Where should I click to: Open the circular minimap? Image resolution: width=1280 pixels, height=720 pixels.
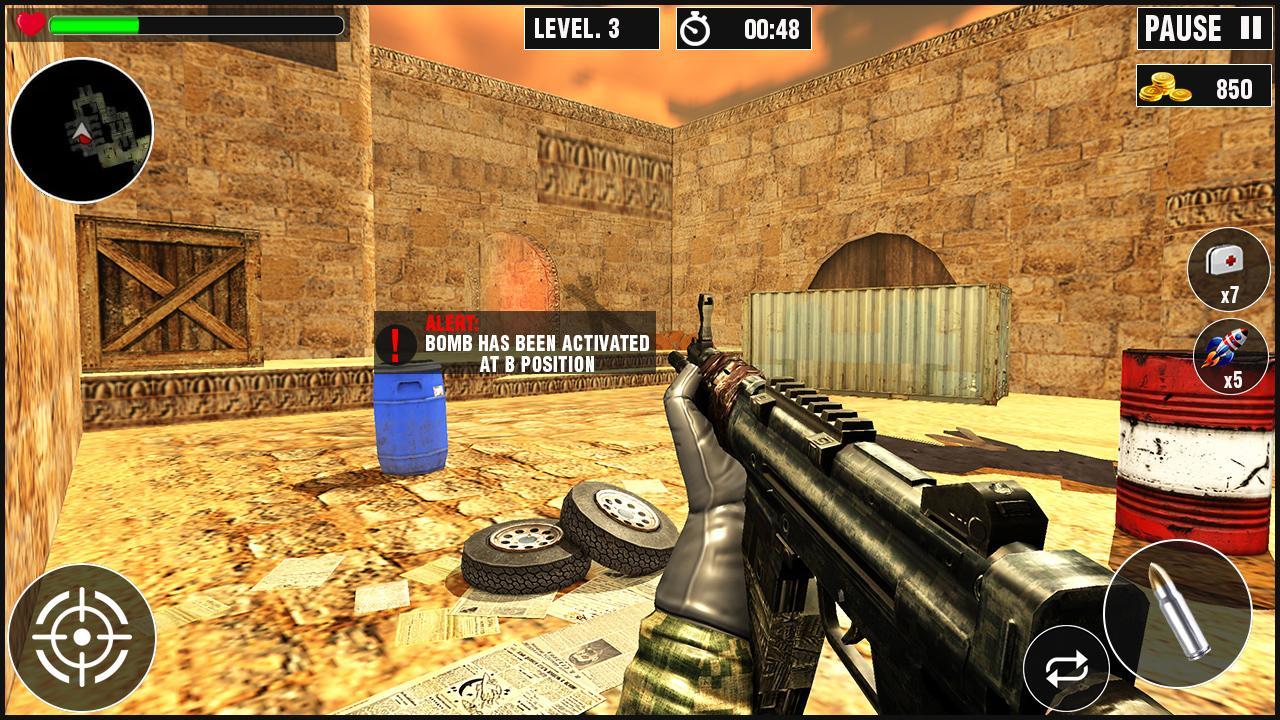coord(81,130)
